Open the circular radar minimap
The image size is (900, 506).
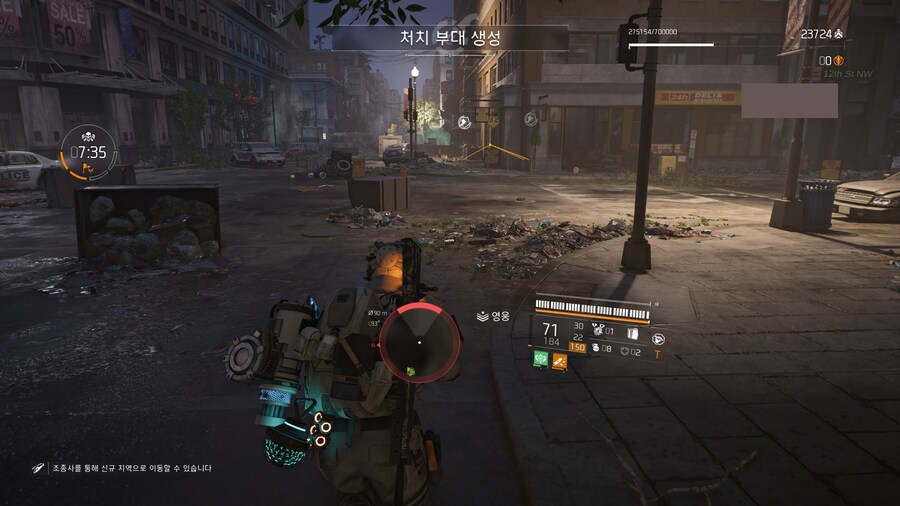(419, 343)
